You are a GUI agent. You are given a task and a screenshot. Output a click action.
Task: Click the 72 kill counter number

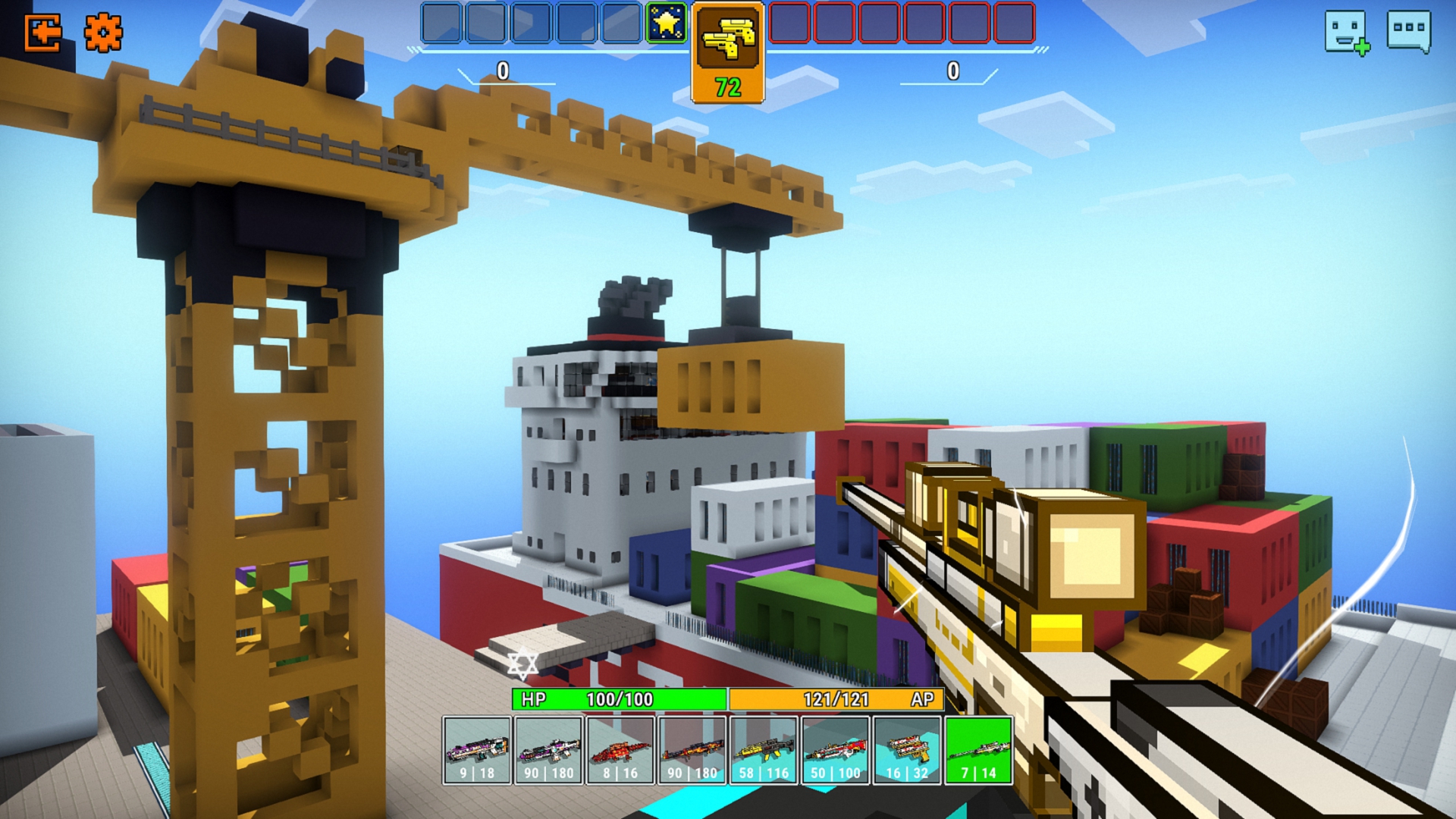[726, 87]
